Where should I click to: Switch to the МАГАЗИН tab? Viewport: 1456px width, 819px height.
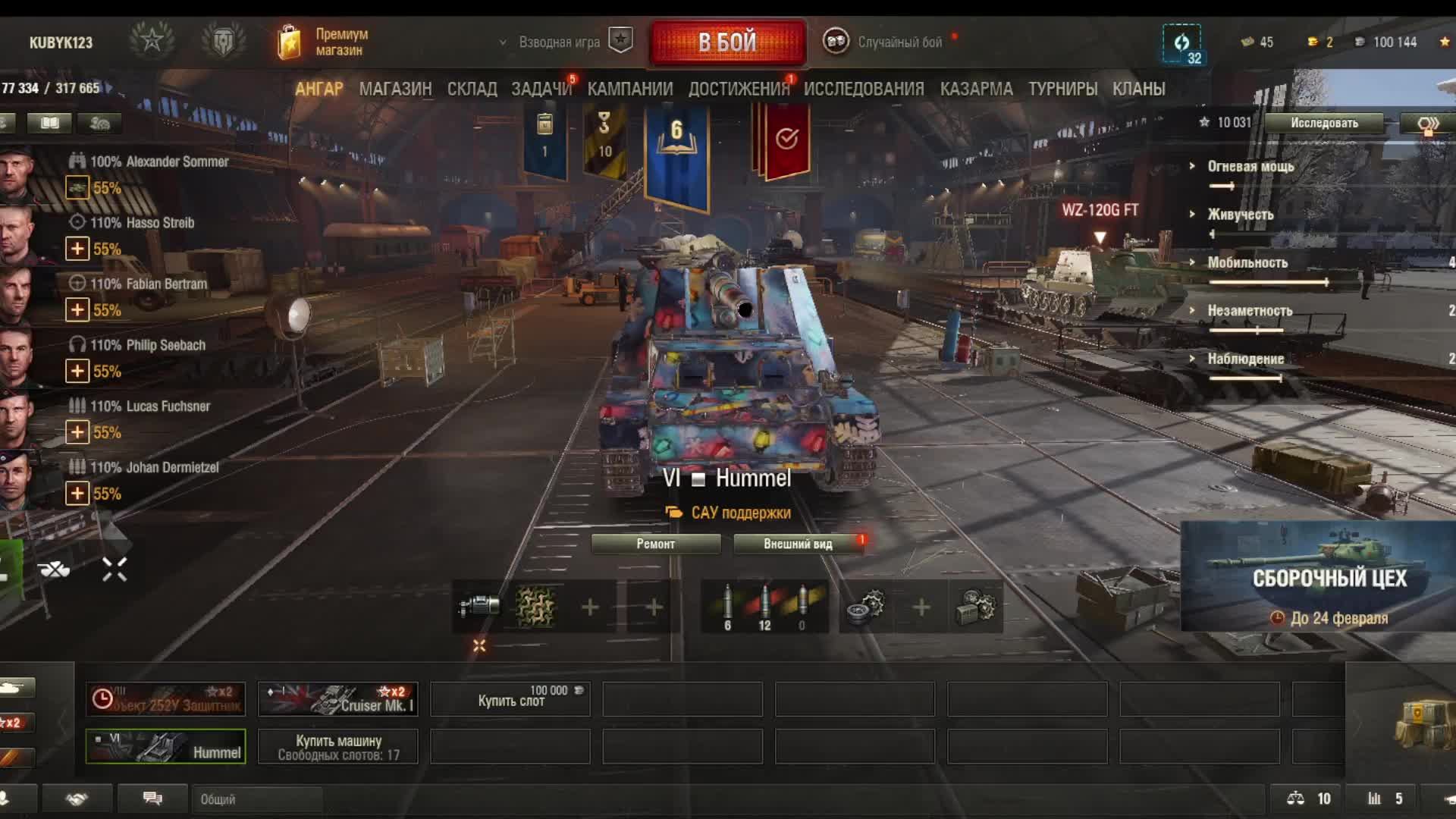395,89
